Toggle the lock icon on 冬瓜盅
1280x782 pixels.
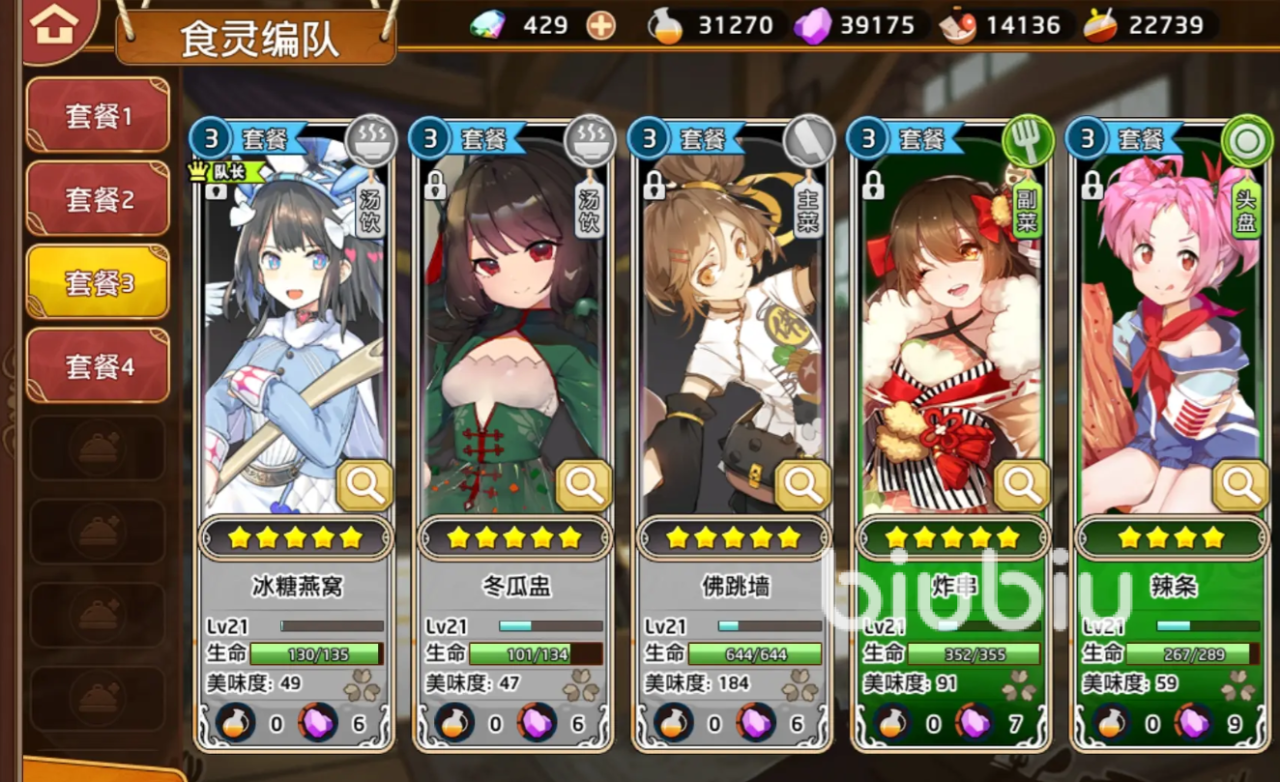click(435, 185)
